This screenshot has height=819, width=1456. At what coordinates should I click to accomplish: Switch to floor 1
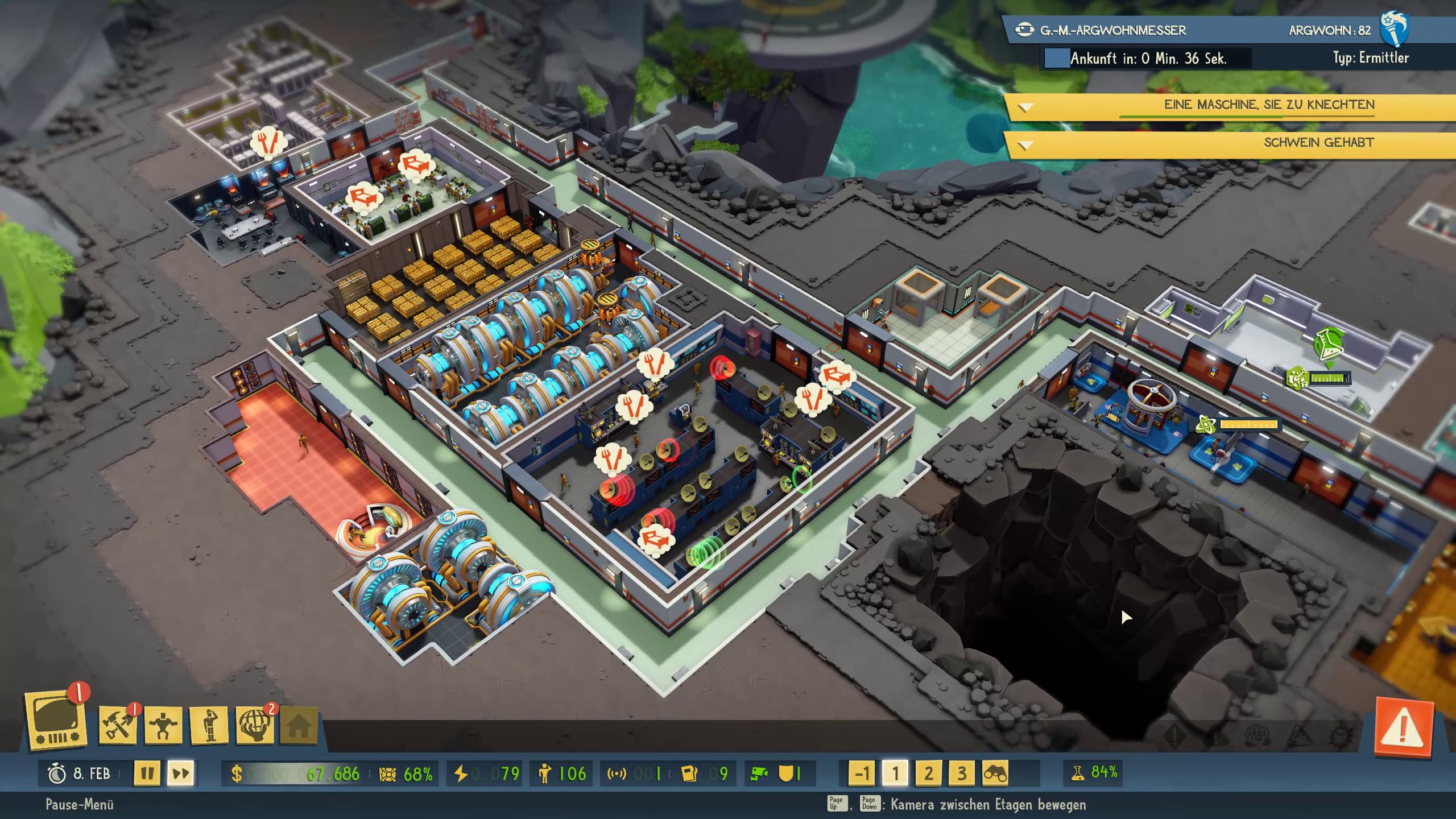tap(895, 773)
